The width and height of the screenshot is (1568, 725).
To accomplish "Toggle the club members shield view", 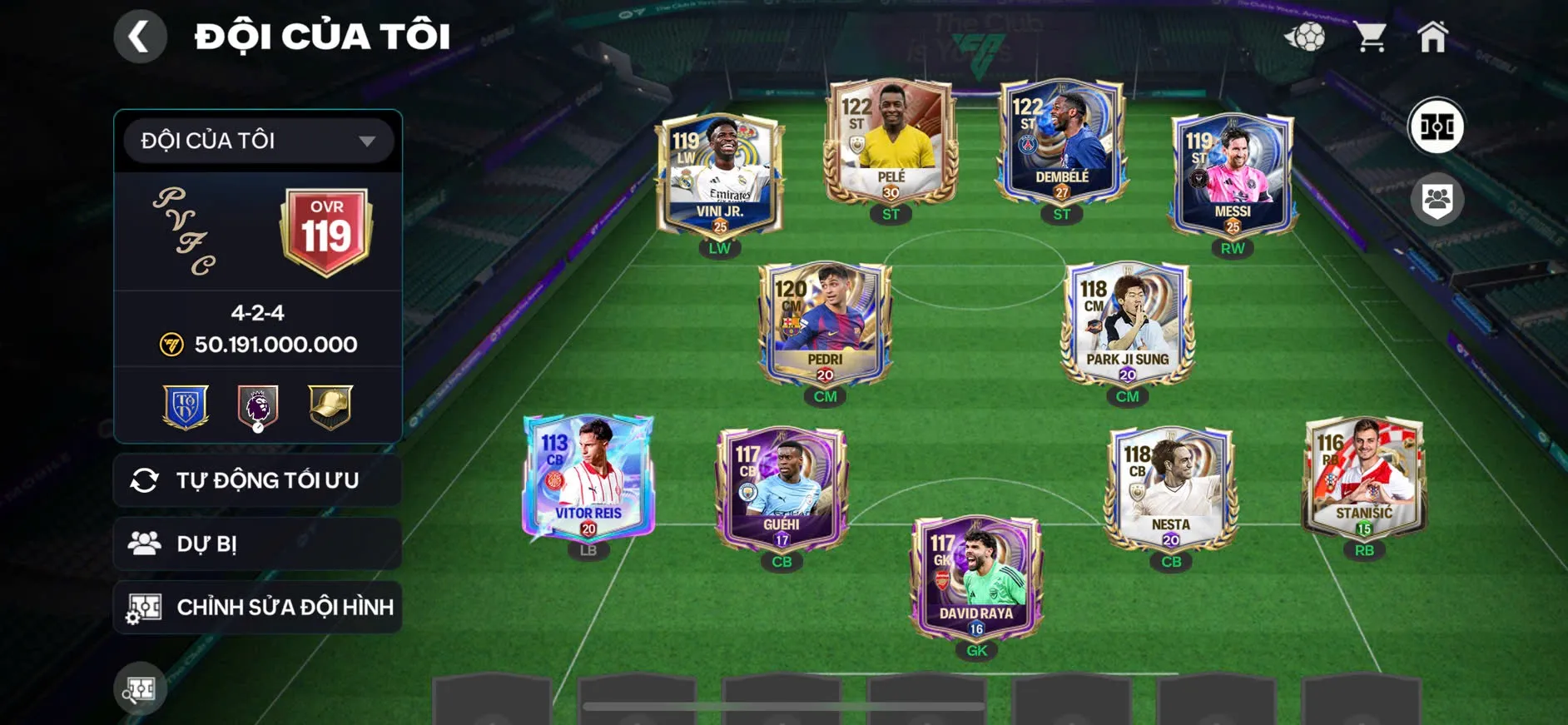I will click(1437, 197).
